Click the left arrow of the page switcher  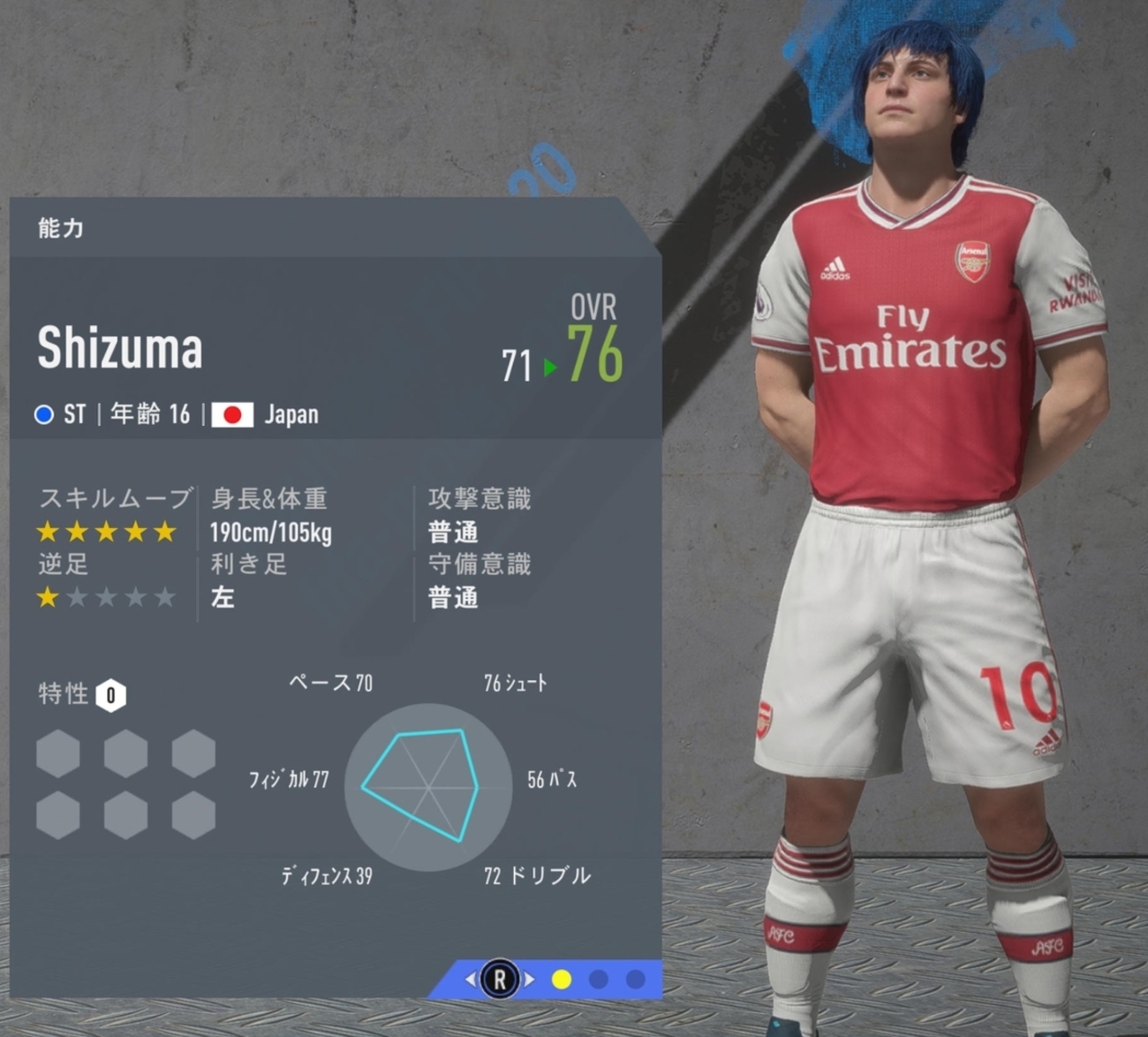click(x=471, y=979)
